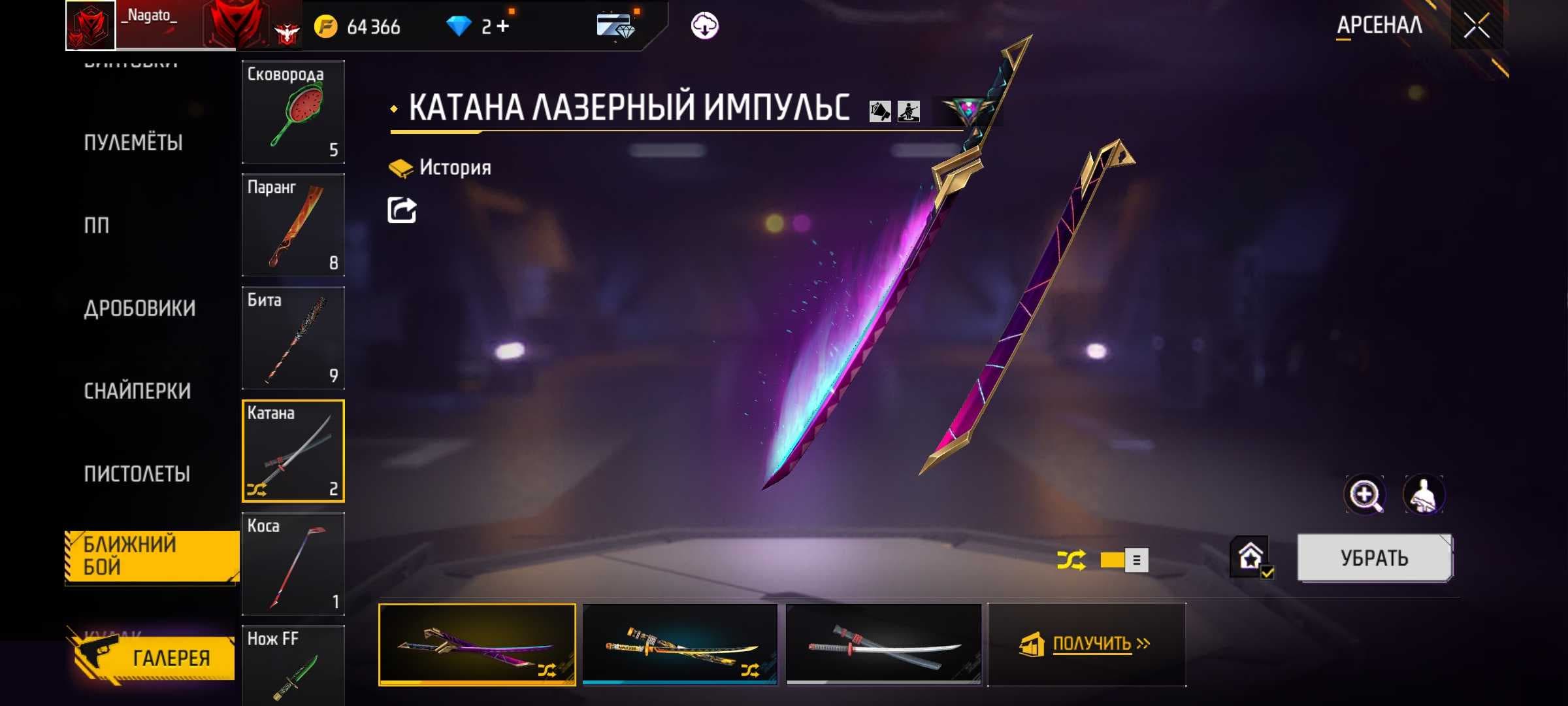Select the Ближний бой category
The width and height of the screenshot is (1568, 706).
click(x=152, y=556)
